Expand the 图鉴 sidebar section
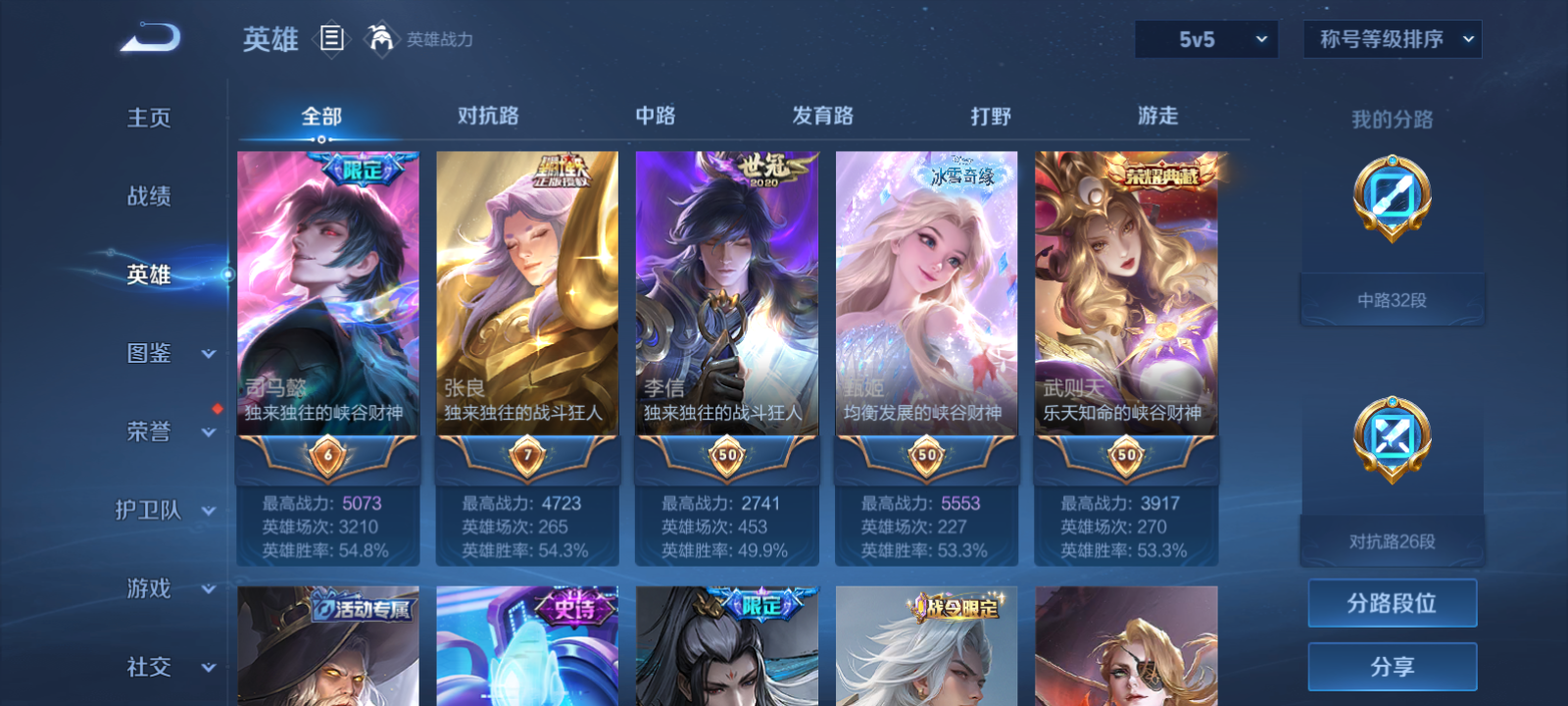 coord(165,354)
